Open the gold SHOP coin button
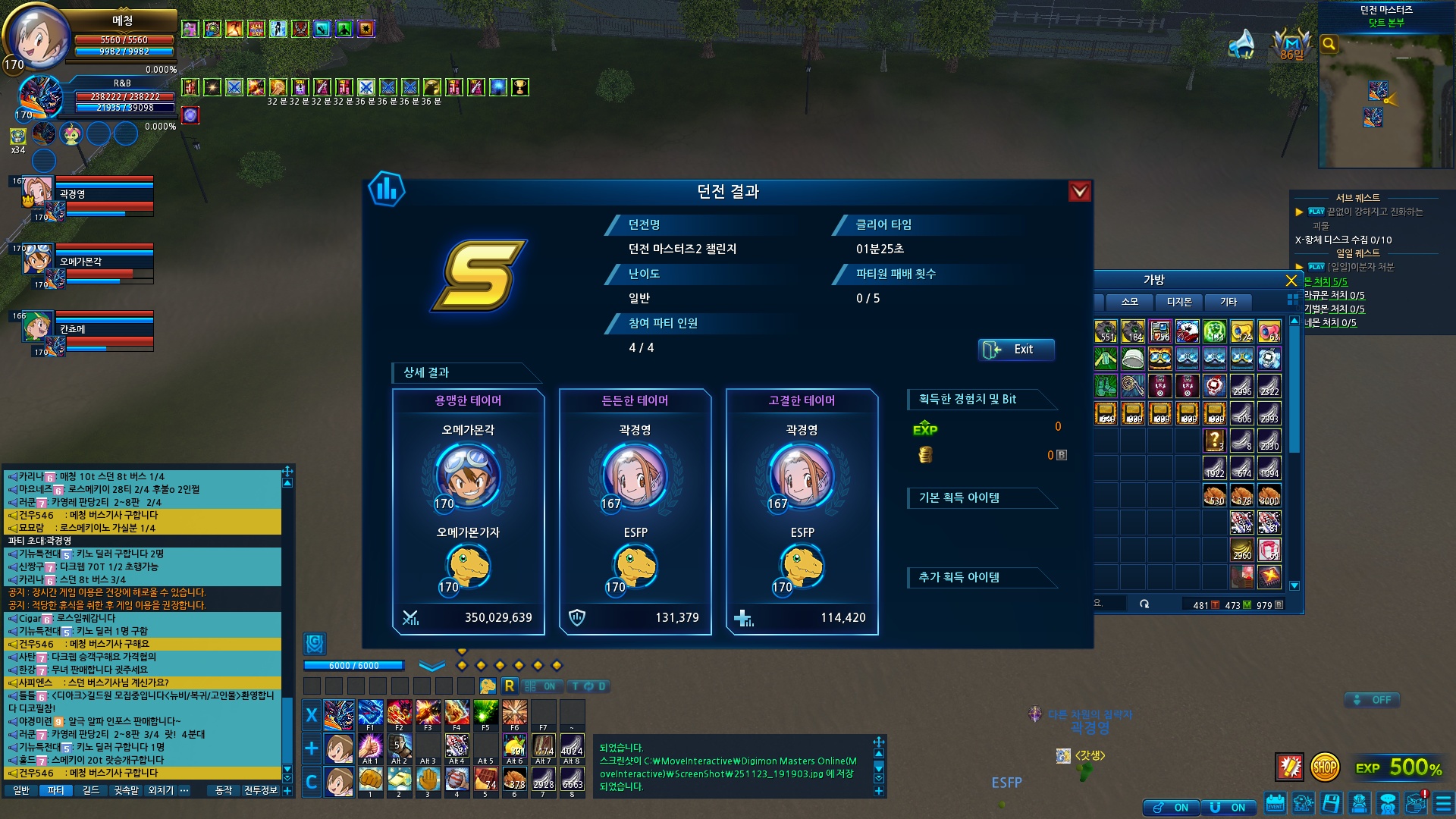Viewport: 1456px width, 819px height. tap(1324, 767)
